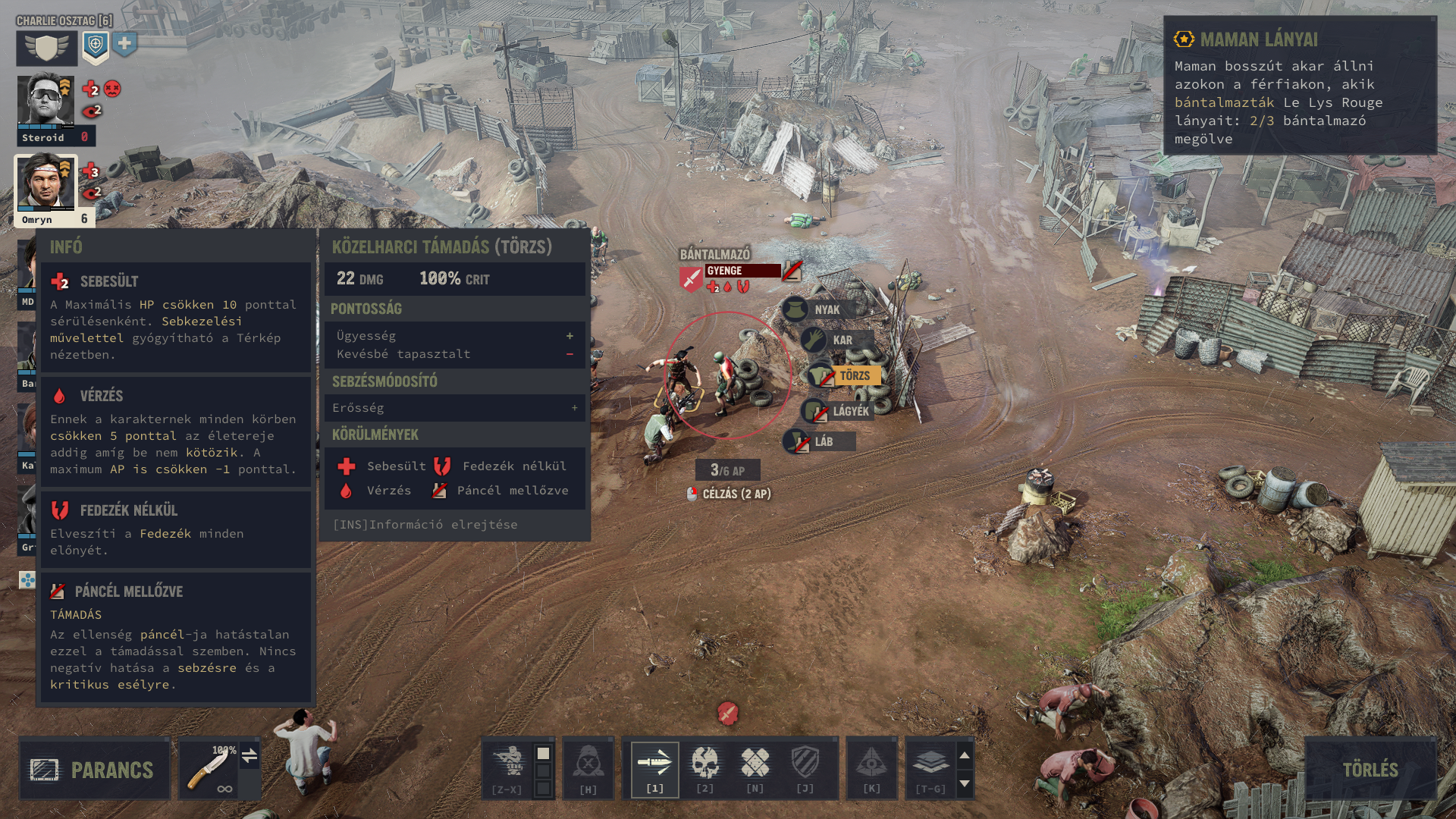Activate the melee knife attack ability
Screen dimensions: 1456x819
click(655, 767)
